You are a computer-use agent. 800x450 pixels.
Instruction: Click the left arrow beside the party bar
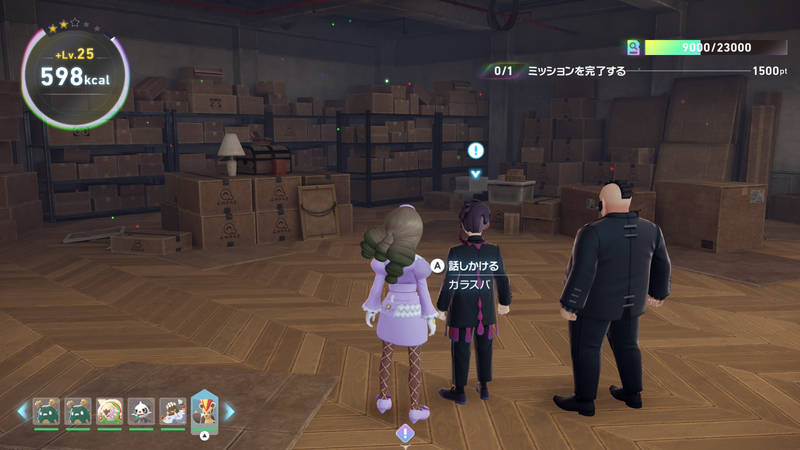tap(22, 411)
